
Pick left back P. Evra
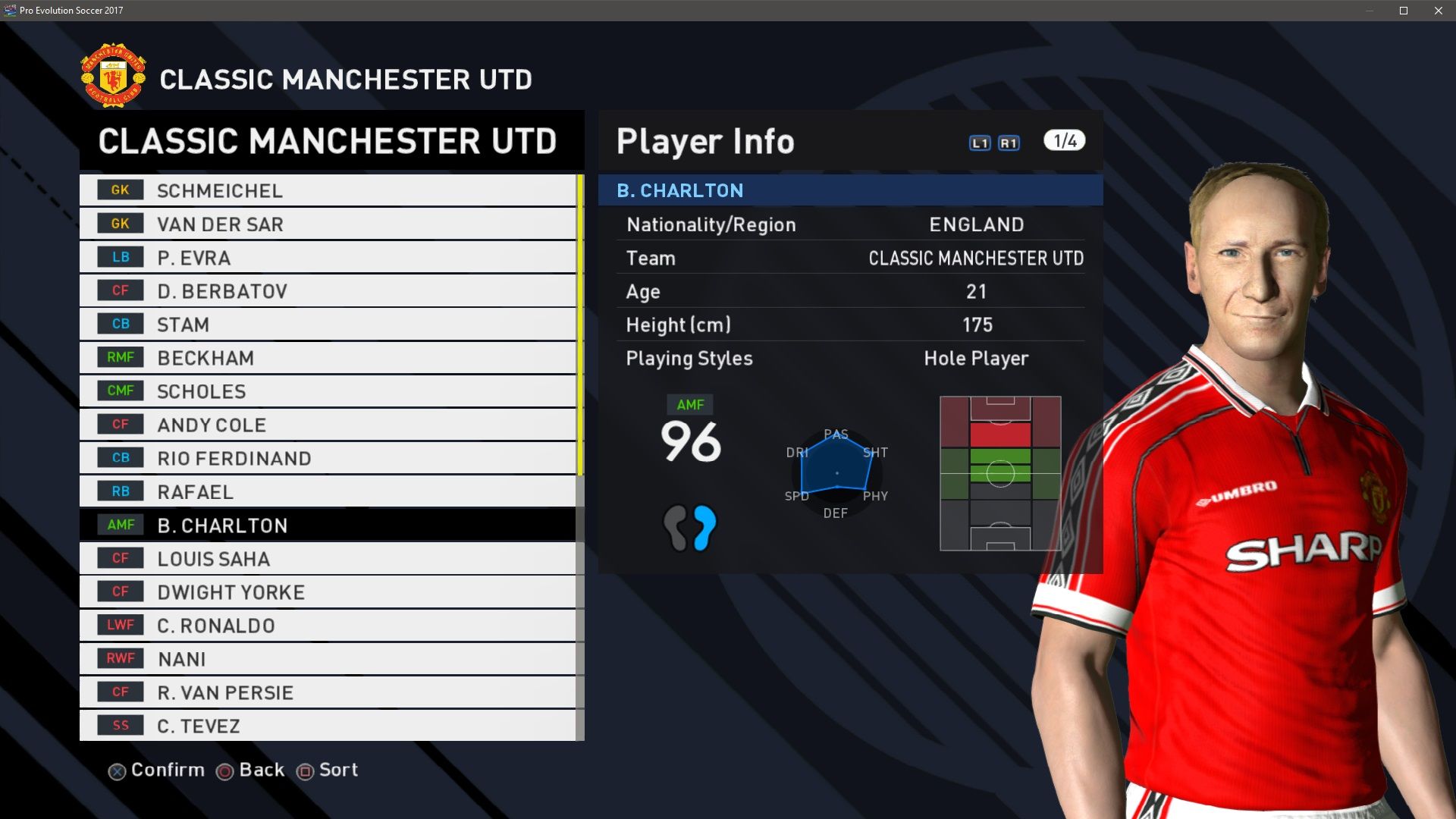[327, 257]
